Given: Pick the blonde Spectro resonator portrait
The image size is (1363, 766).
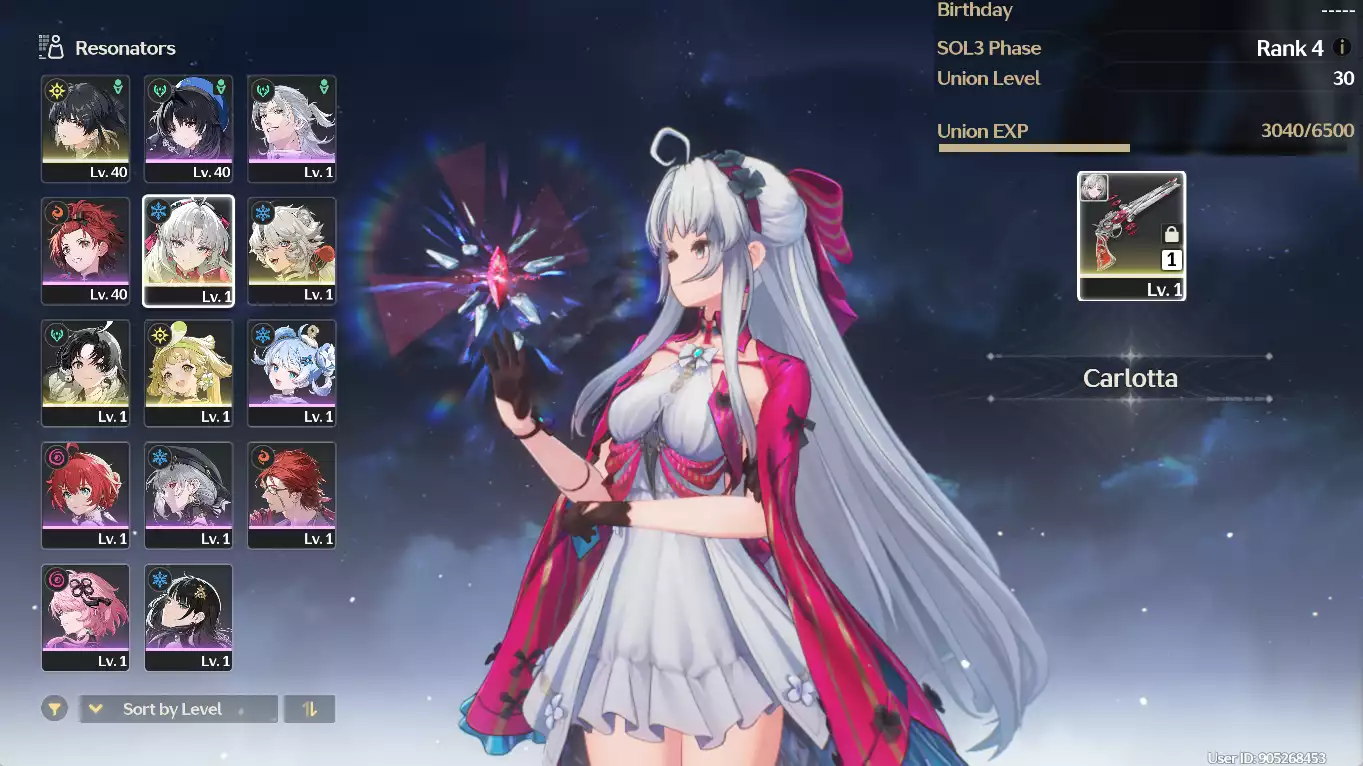Looking at the screenshot, I should [188, 372].
